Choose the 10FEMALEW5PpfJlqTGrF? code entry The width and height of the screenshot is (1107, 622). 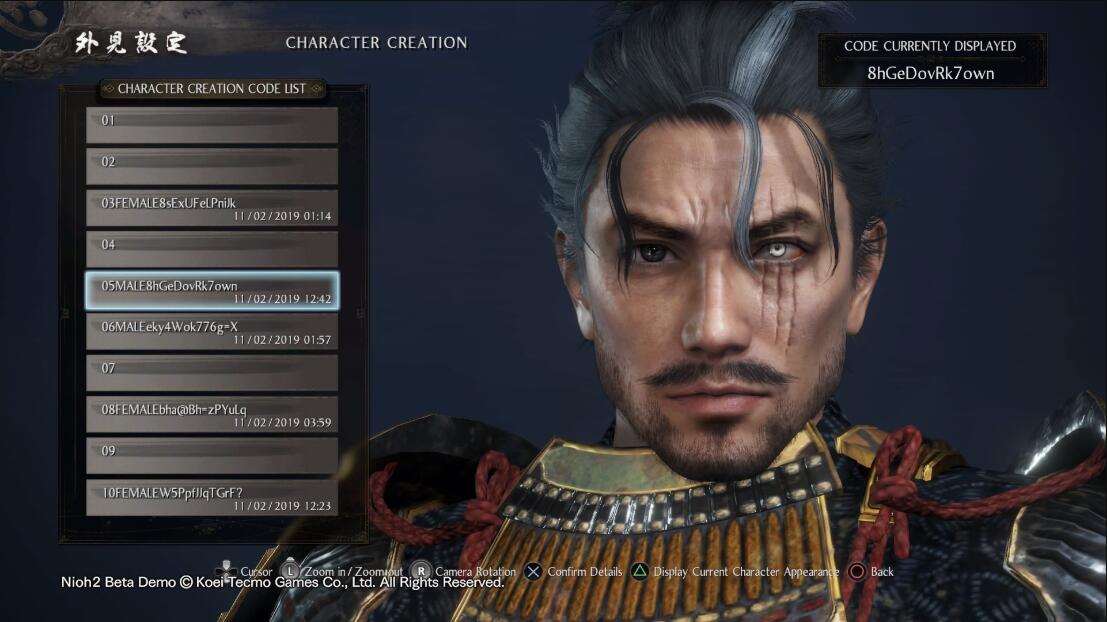[212, 497]
